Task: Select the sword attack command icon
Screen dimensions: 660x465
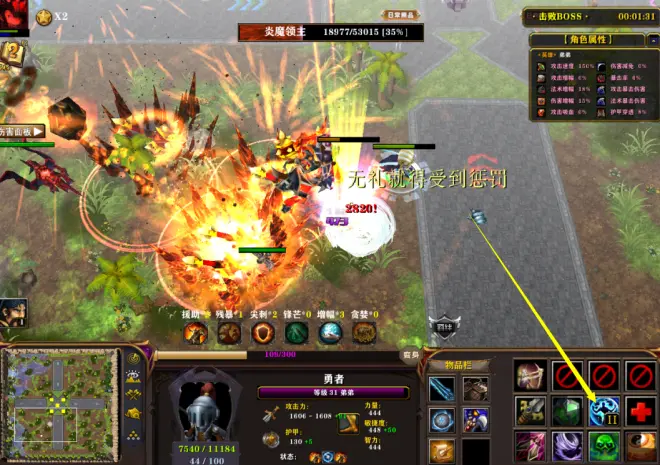Action: click(530, 410)
